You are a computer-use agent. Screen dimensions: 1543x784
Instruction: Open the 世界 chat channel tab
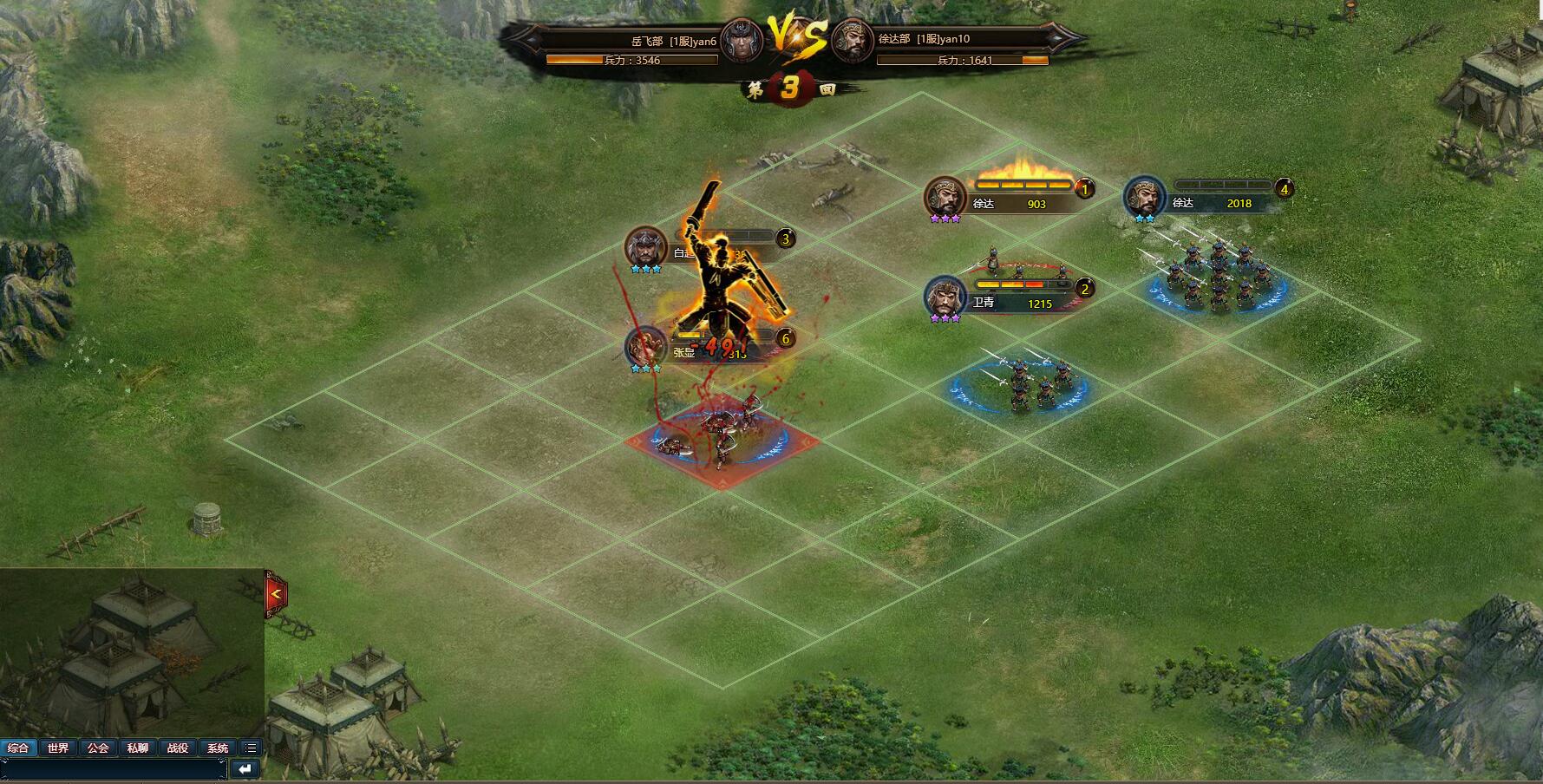coord(58,748)
